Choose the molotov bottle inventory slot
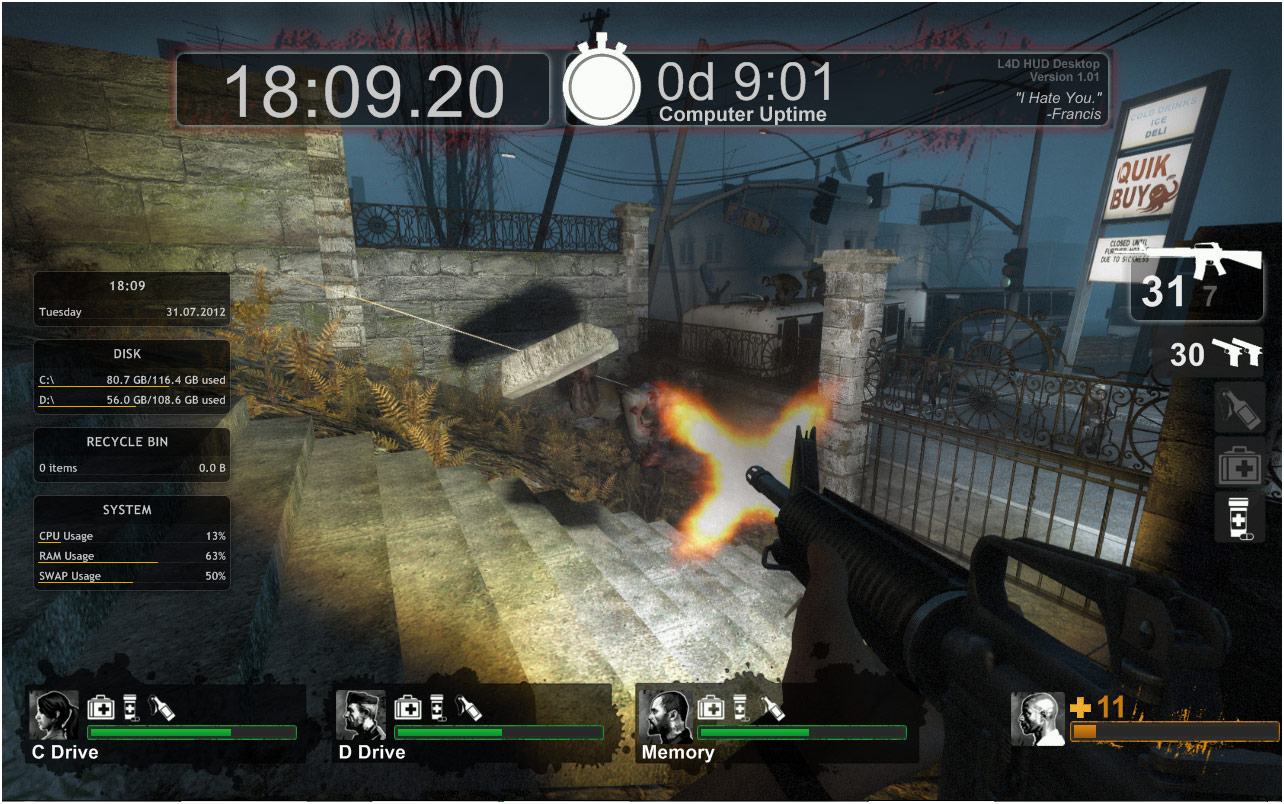1284x804 pixels. click(x=1239, y=410)
